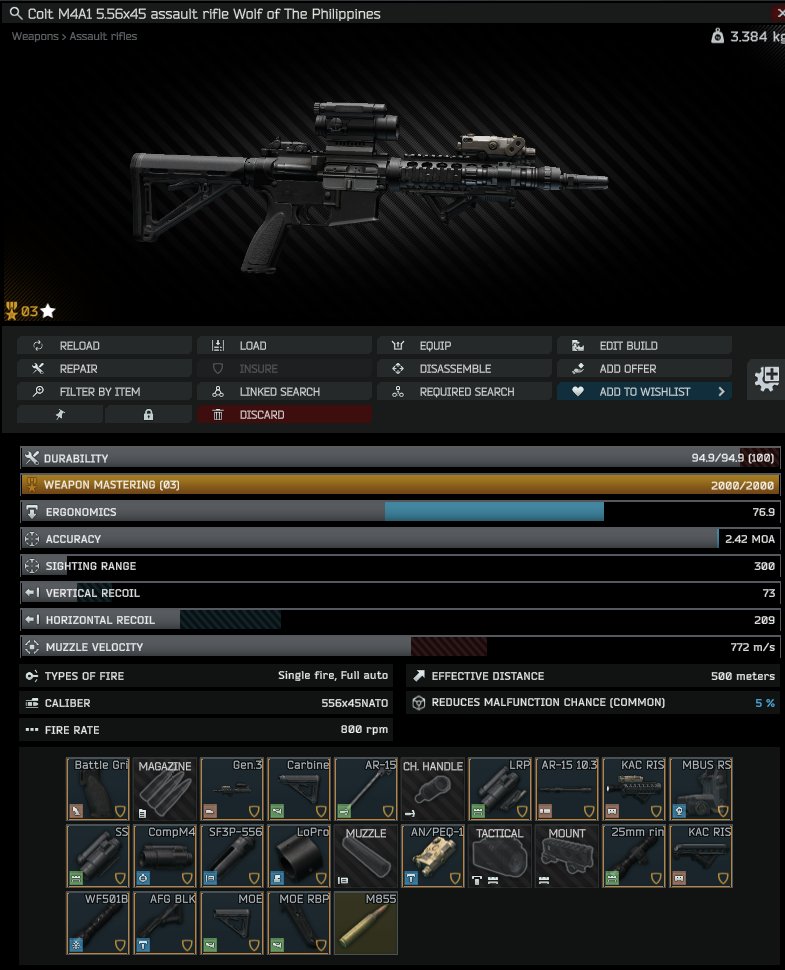Select the AN/PEQ-1 tactical device slot
Viewport: 785px width, 970px height.
433,855
